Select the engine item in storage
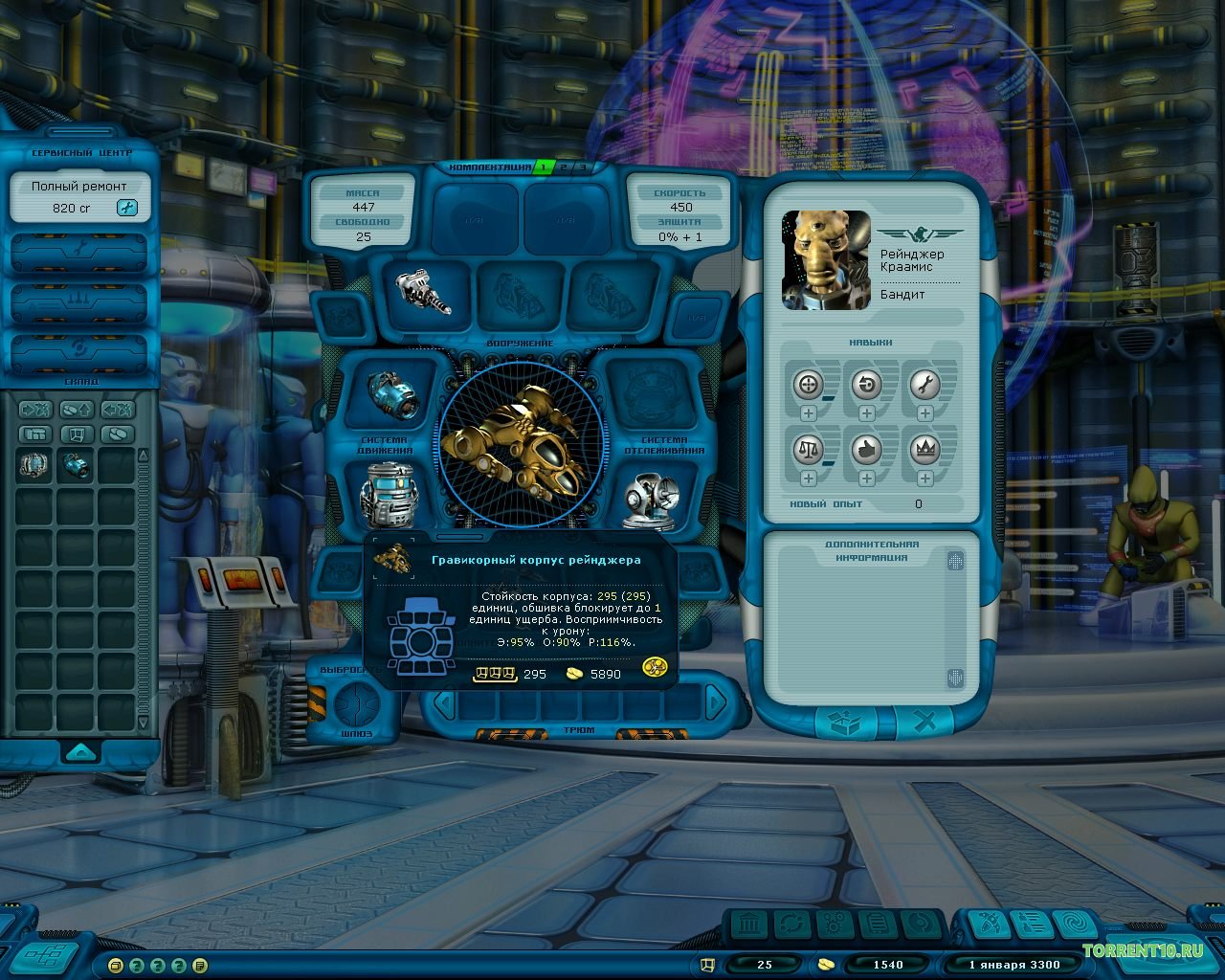The image size is (1225, 980). click(77, 466)
